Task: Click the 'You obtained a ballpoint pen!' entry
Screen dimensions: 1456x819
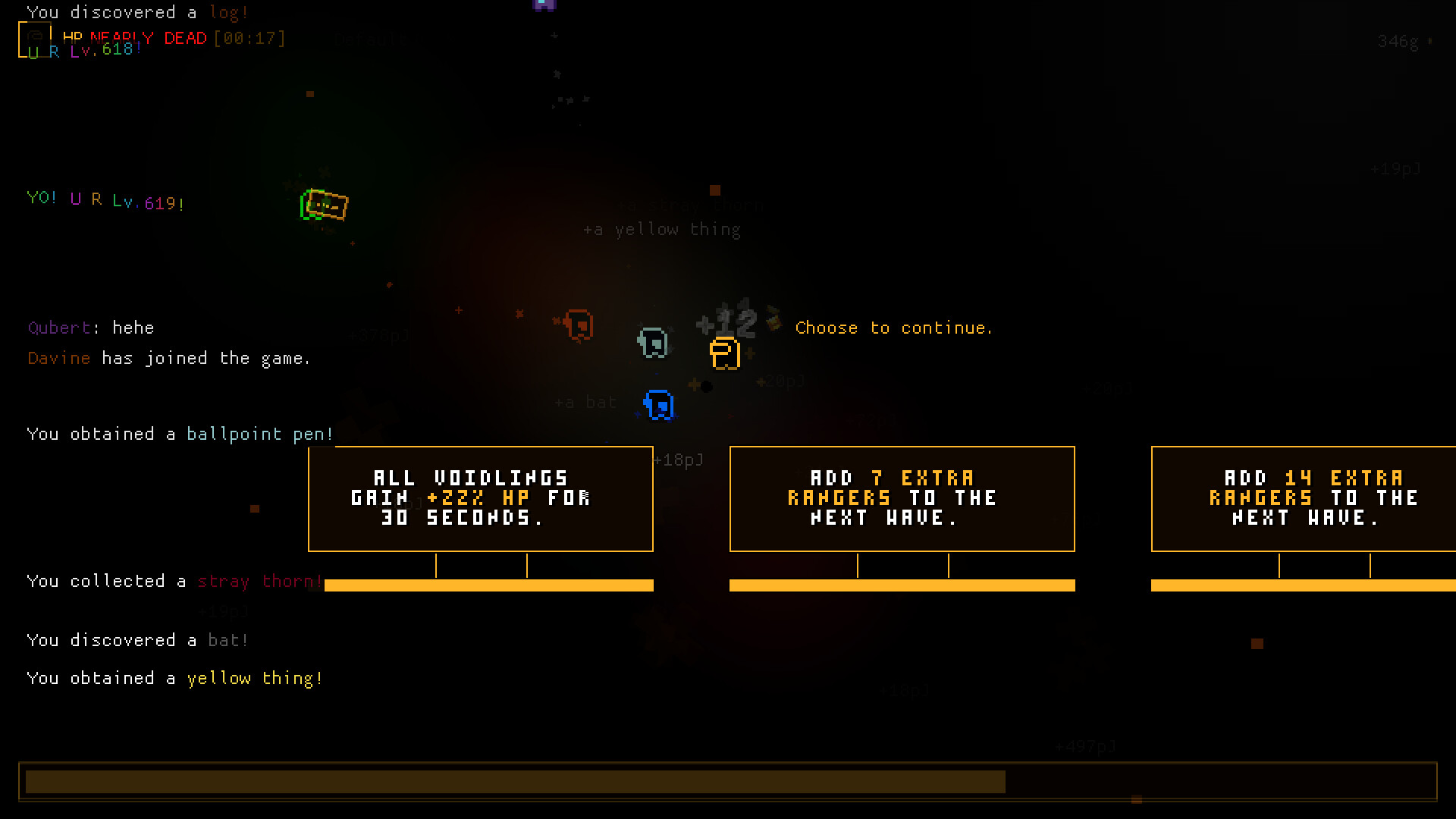Action: coord(180,434)
